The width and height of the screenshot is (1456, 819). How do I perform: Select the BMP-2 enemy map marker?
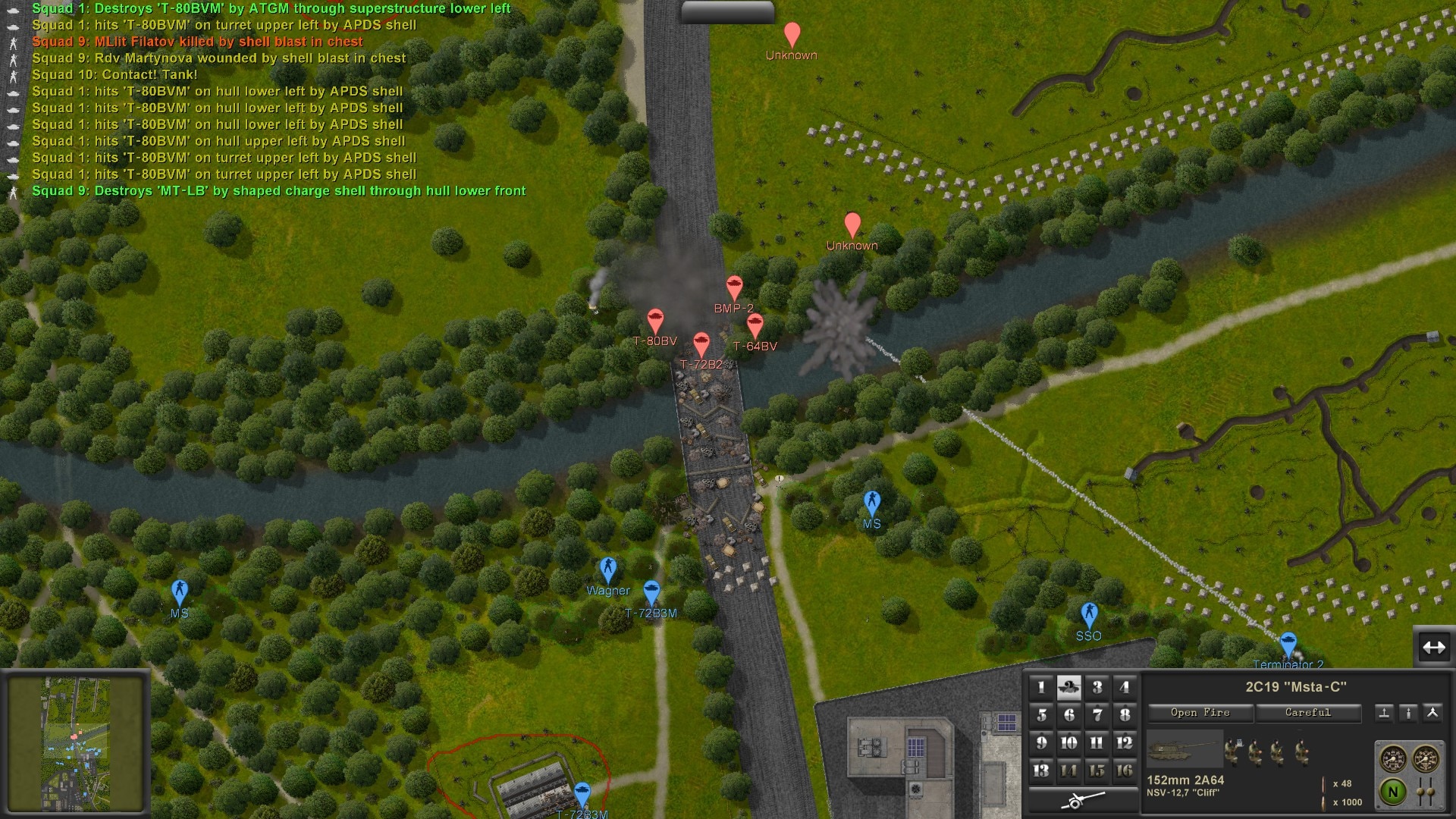734,288
